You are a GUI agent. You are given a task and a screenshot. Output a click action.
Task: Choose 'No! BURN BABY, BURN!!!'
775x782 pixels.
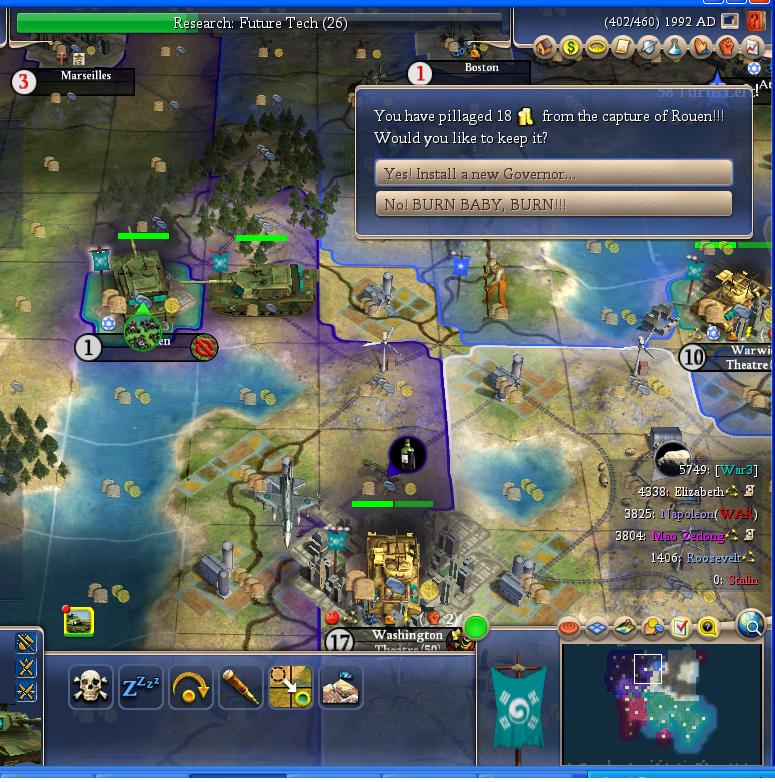[553, 204]
